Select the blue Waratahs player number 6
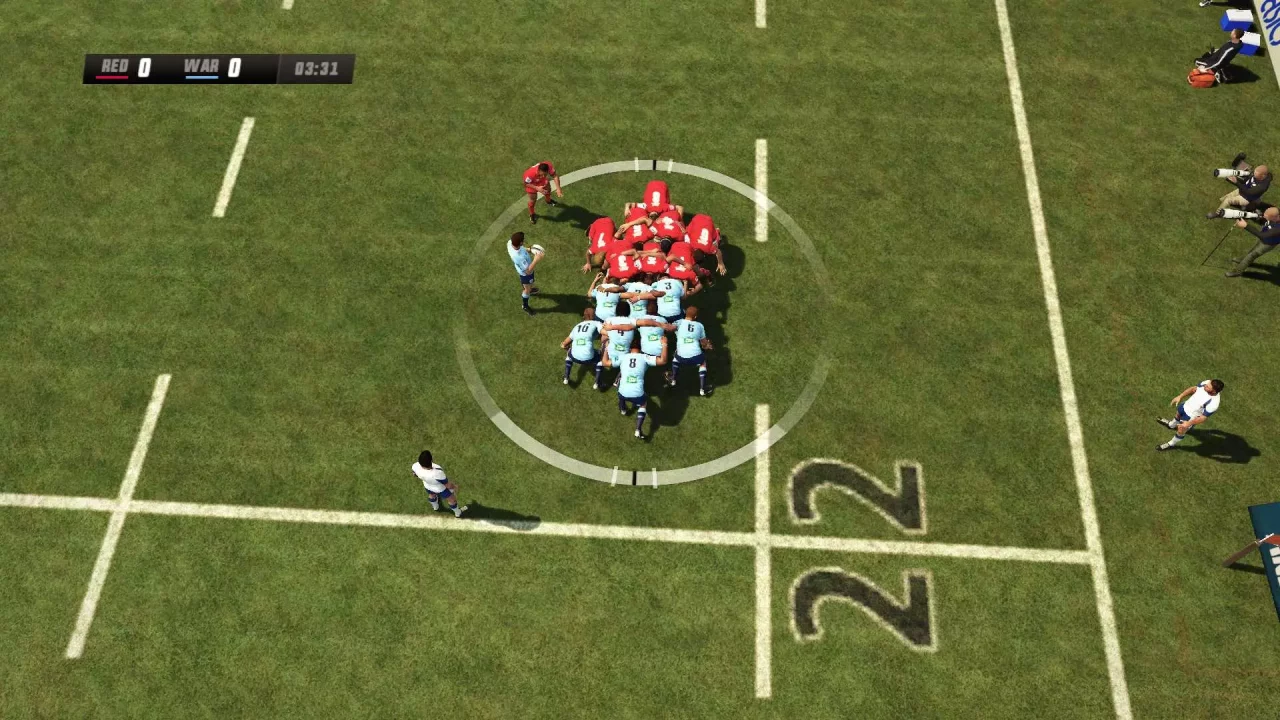Screen dimensions: 1280x720 pos(689,327)
